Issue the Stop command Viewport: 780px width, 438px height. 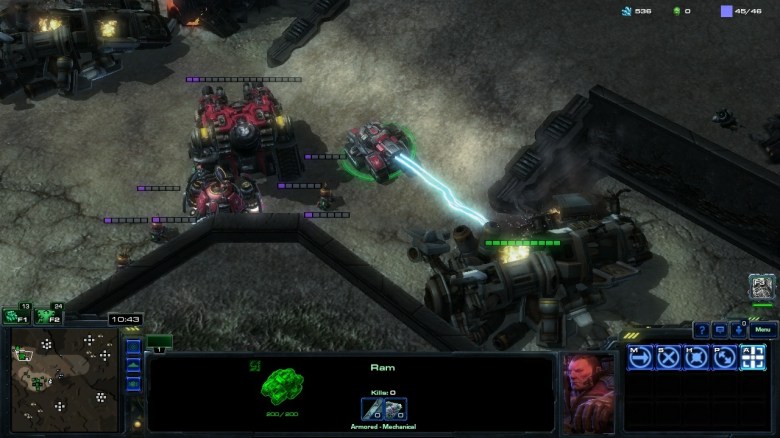tap(669, 357)
